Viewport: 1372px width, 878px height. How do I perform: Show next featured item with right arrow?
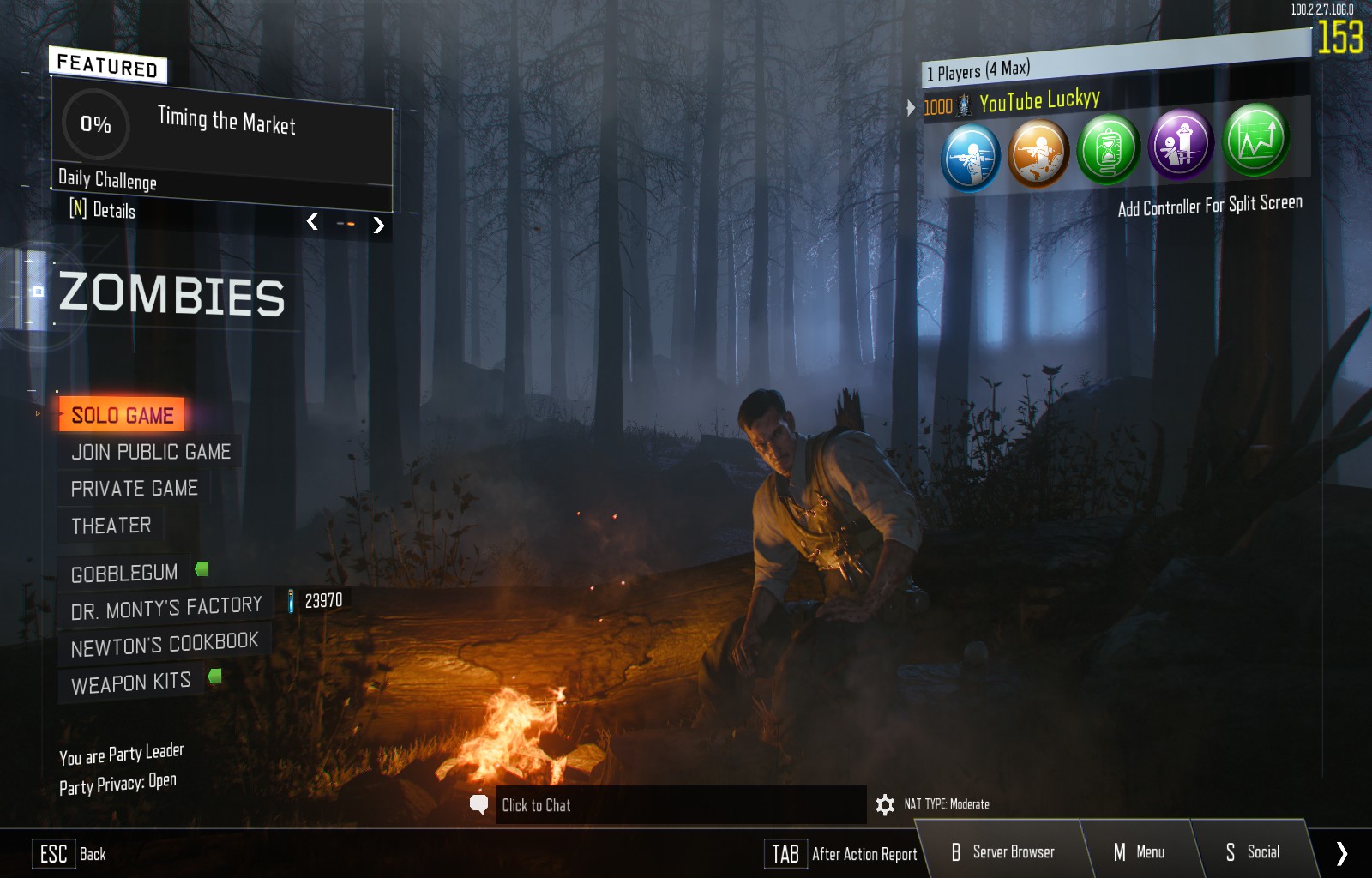click(x=379, y=226)
